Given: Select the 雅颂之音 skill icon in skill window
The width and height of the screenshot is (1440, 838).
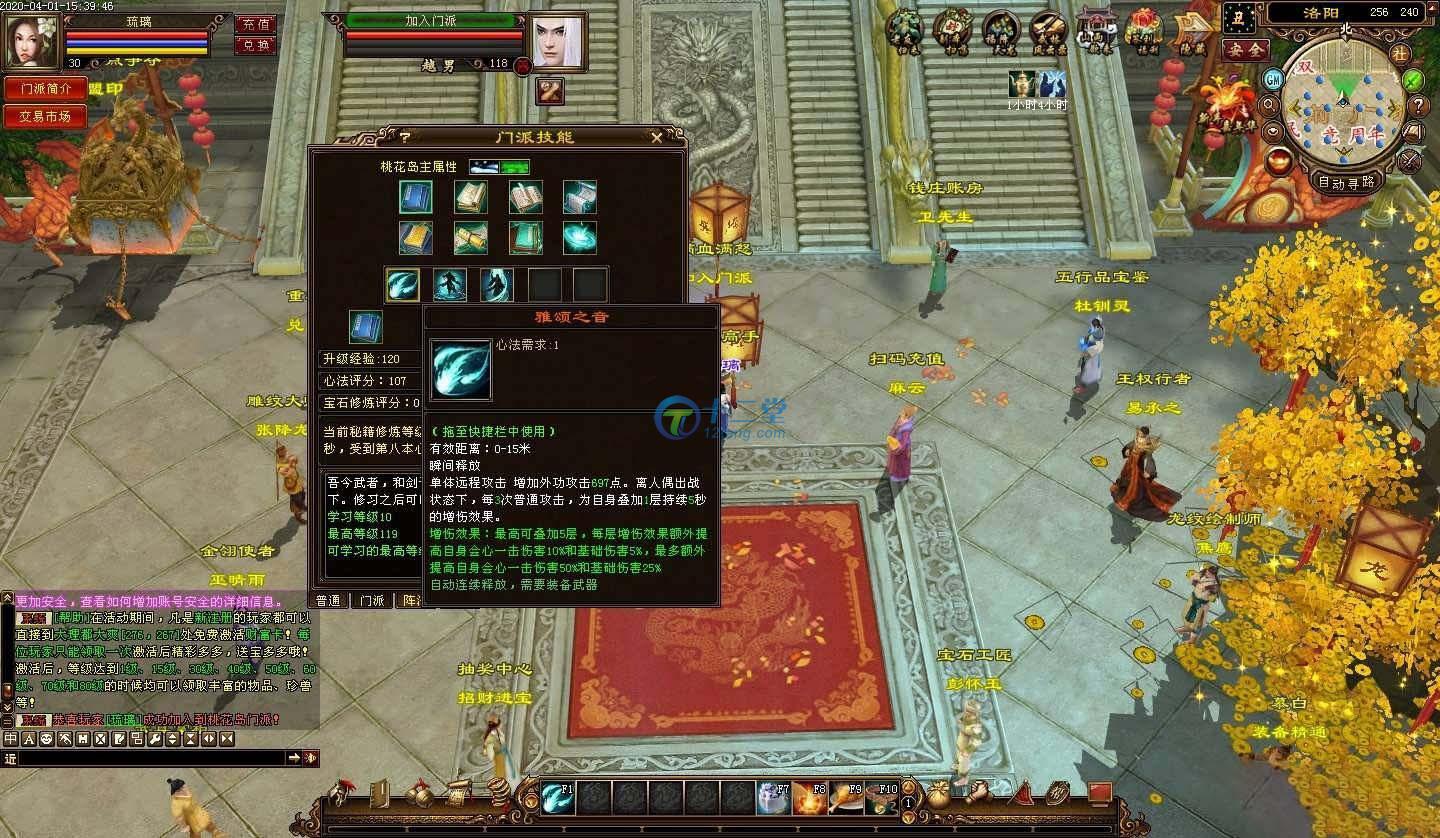Looking at the screenshot, I should 403,284.
